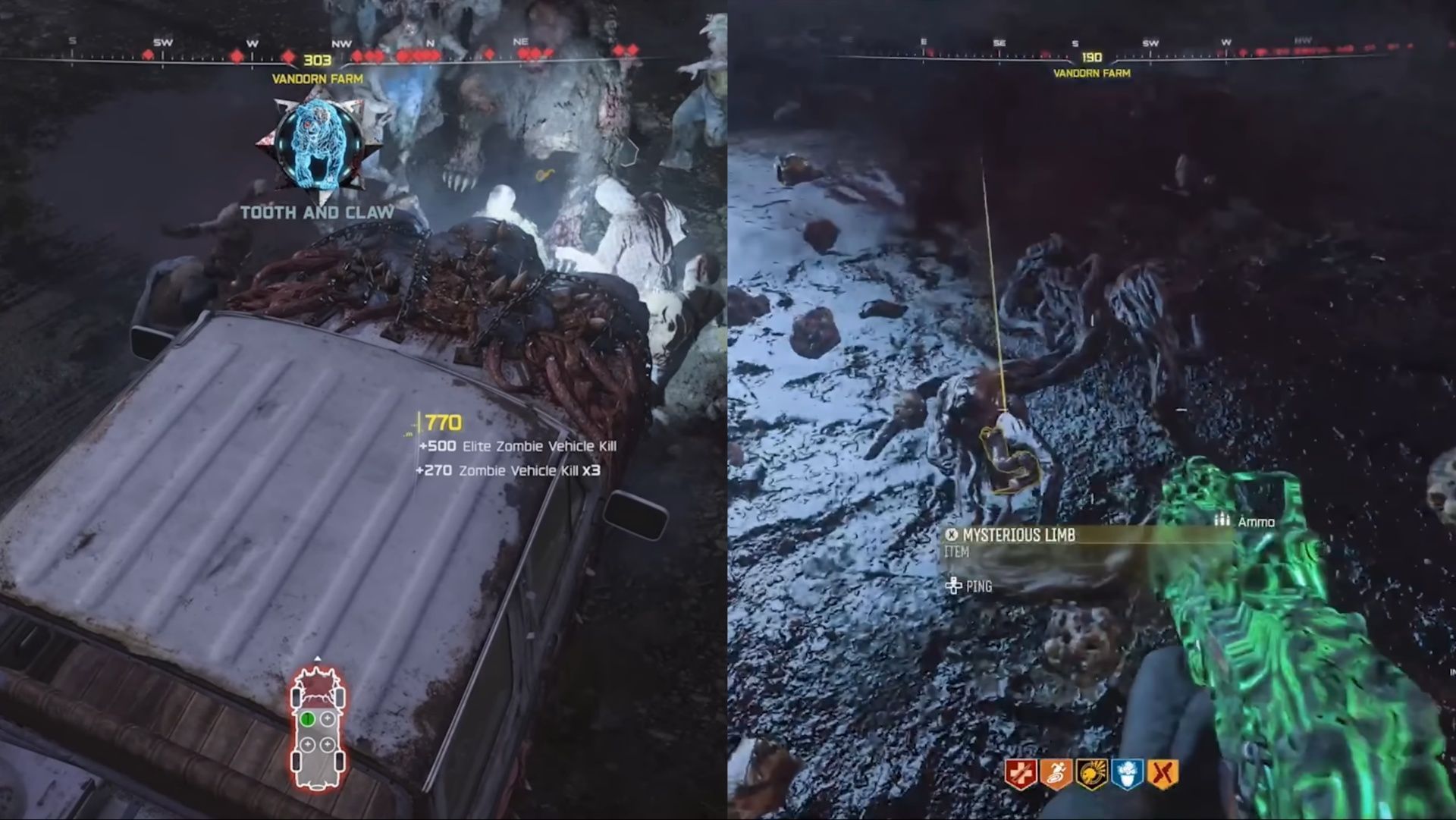1456x820 pixels.
Task: Click the X pickup button icon
Action: (x=952, y=535)
